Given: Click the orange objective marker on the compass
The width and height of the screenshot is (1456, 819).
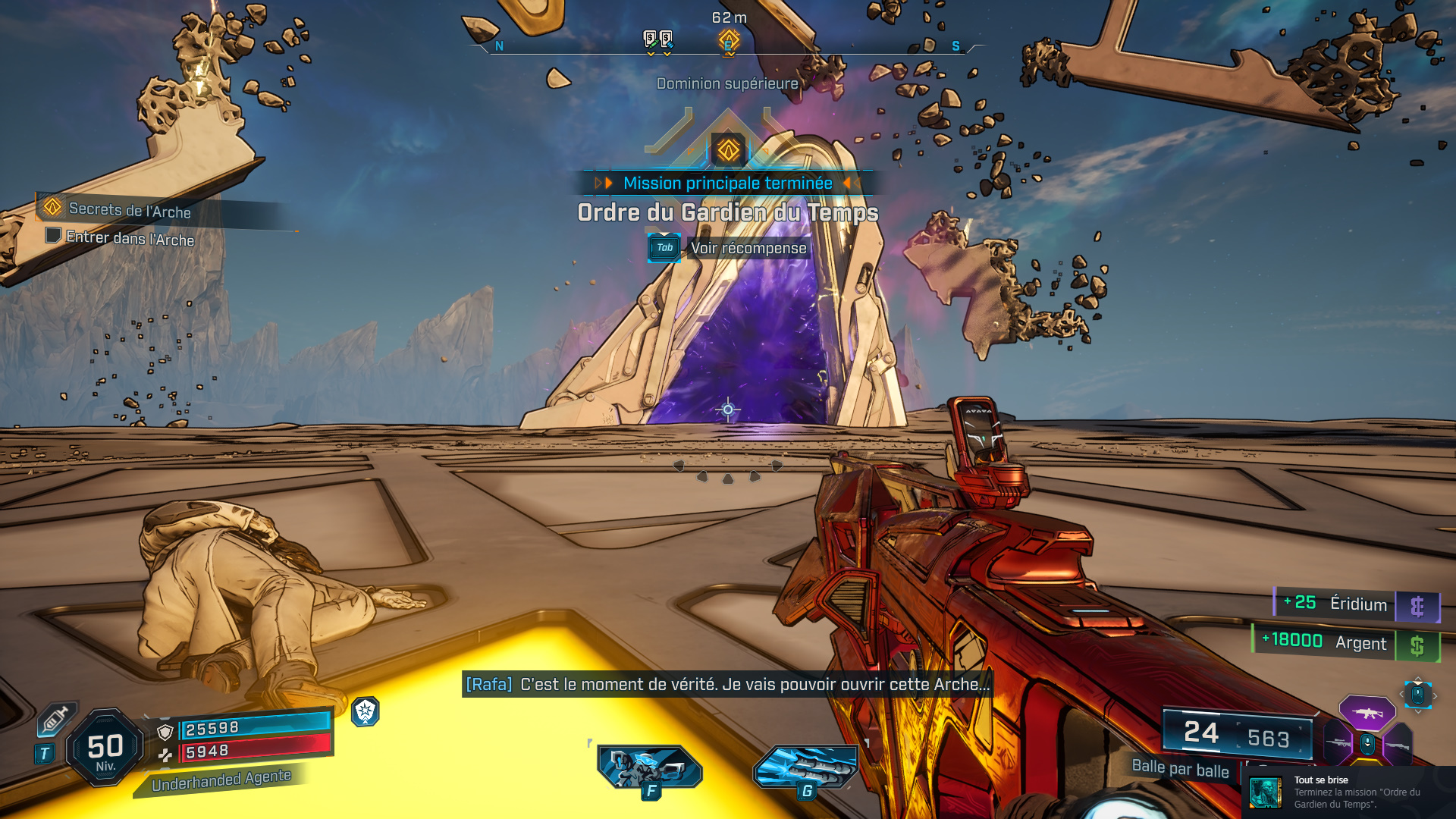Looking at the screenshot, I should tap(728, 39).
